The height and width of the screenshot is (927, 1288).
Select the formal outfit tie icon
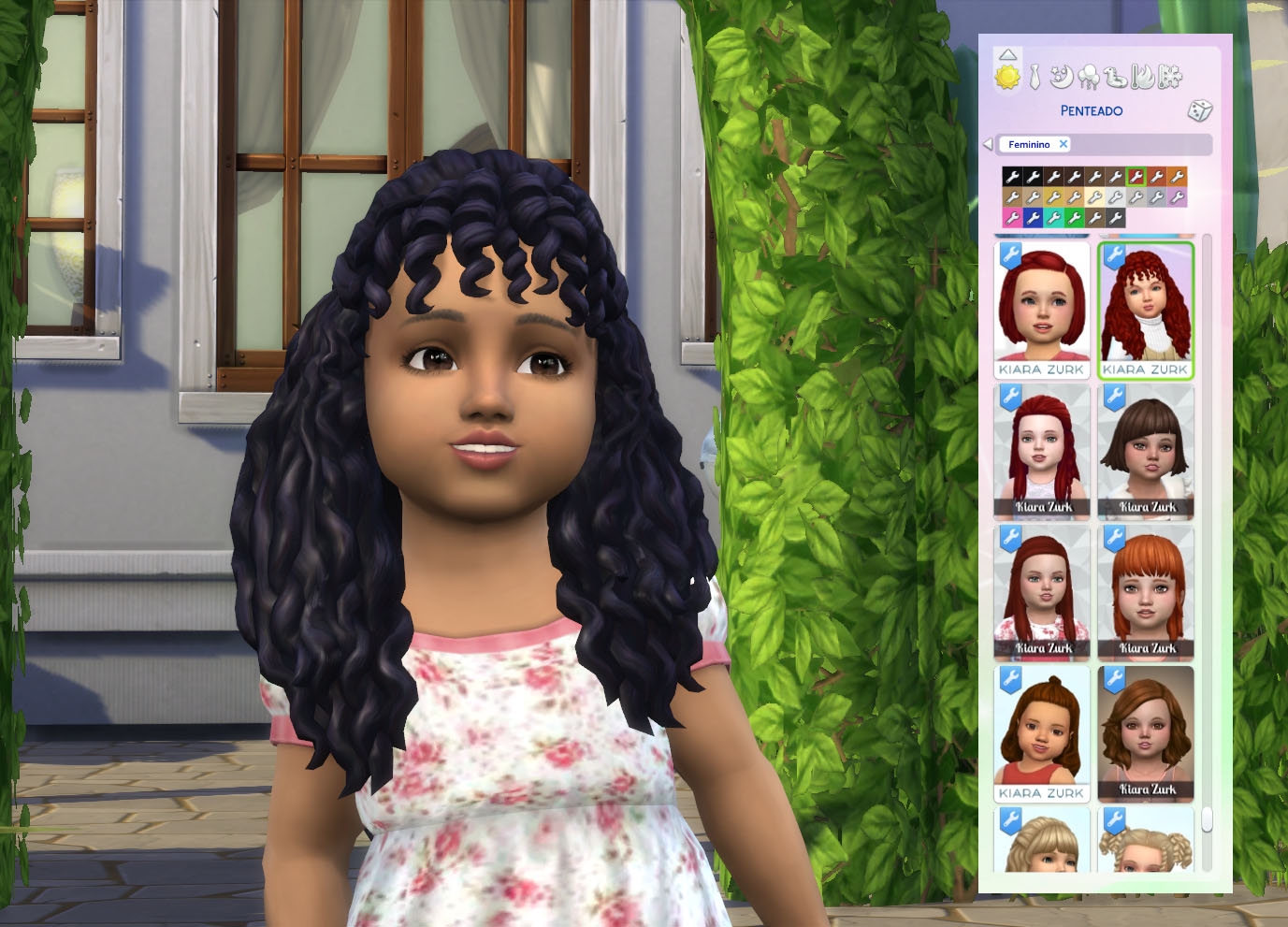click(x=1035, y=78)
